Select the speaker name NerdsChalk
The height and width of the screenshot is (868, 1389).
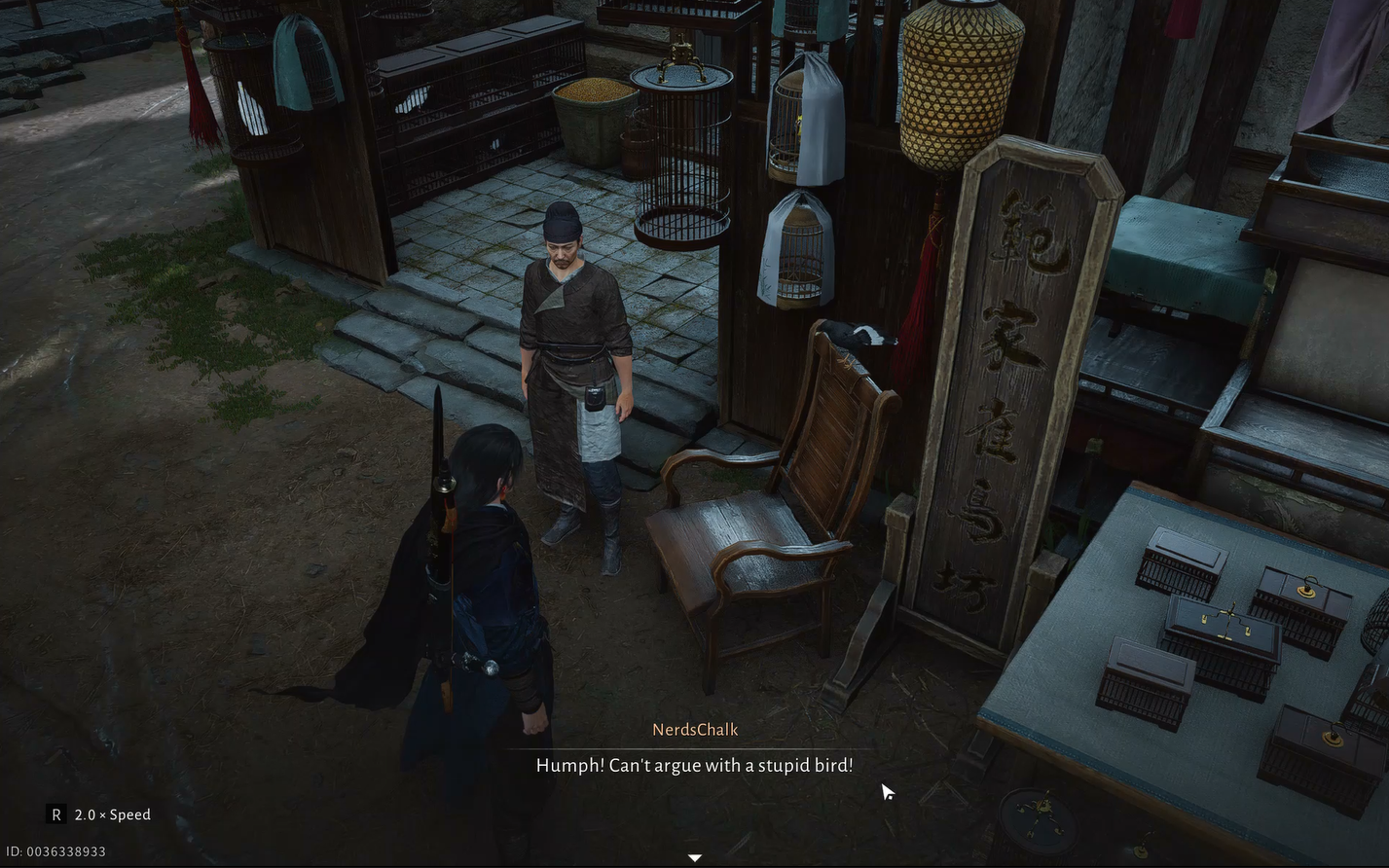(x=694, y=729)
